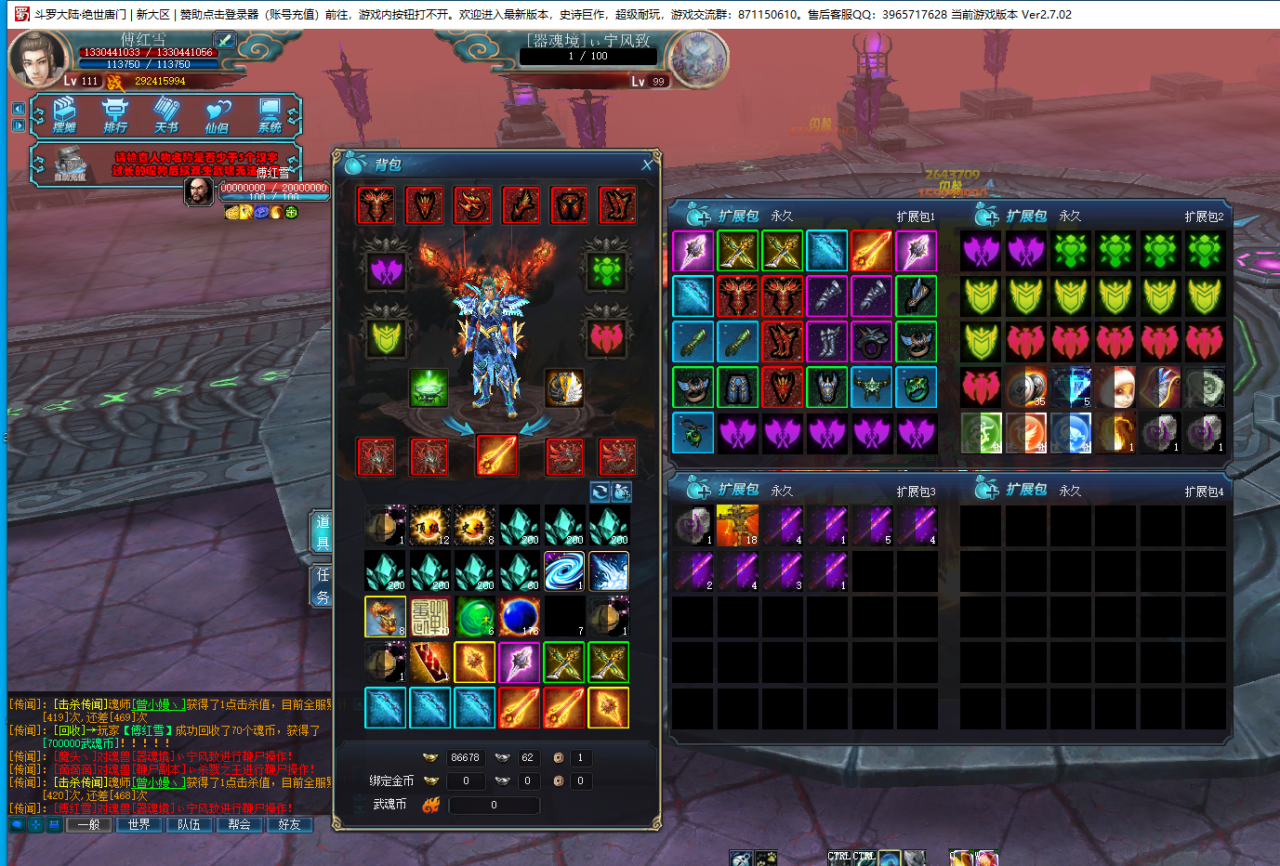Switch to the 帮会 guild chat channel
1280x866 pixels.
click(x=239, y=825)
